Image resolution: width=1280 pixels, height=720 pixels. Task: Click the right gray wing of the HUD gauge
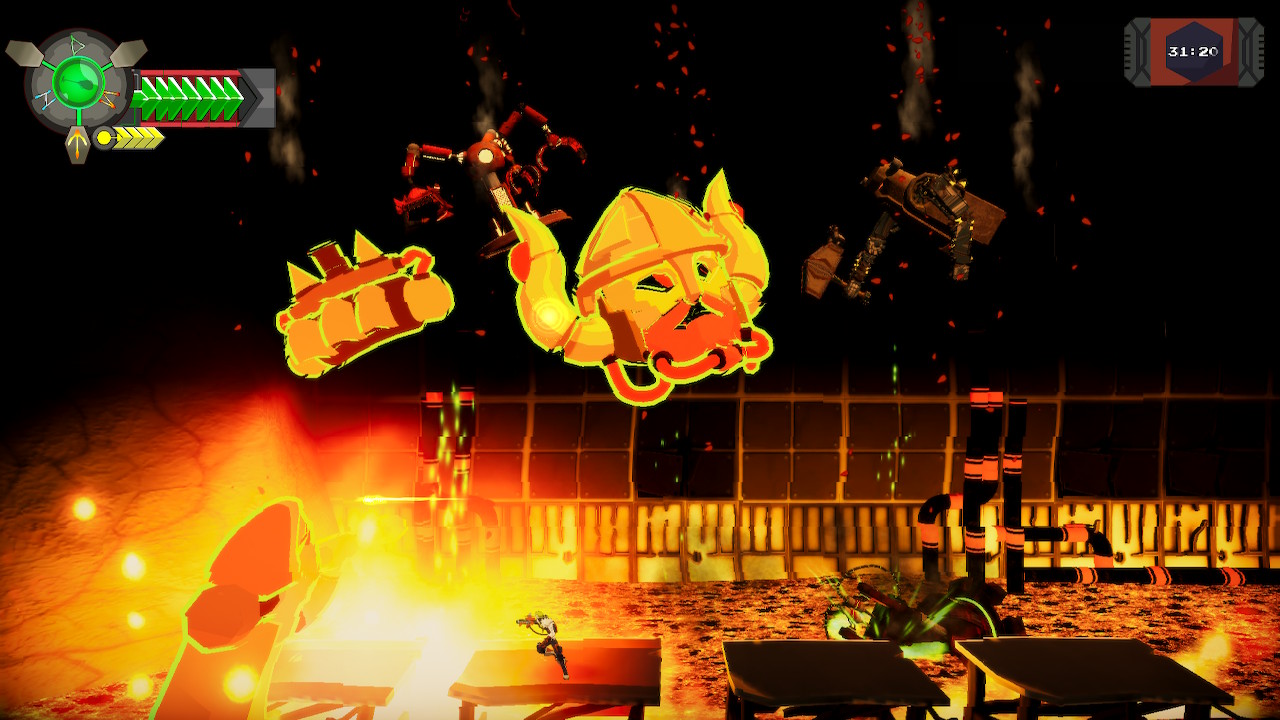129,54
